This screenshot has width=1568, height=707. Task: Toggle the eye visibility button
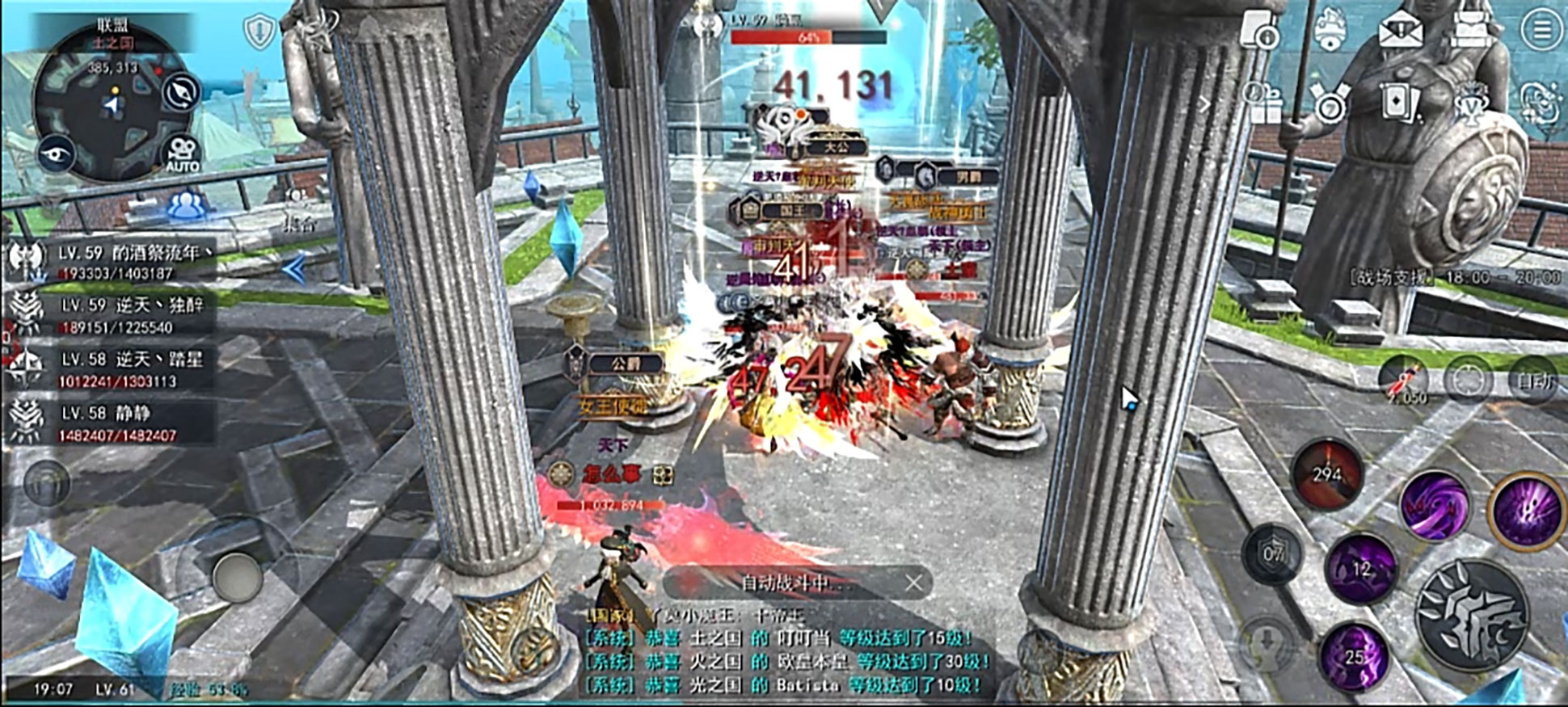point(57,154)
